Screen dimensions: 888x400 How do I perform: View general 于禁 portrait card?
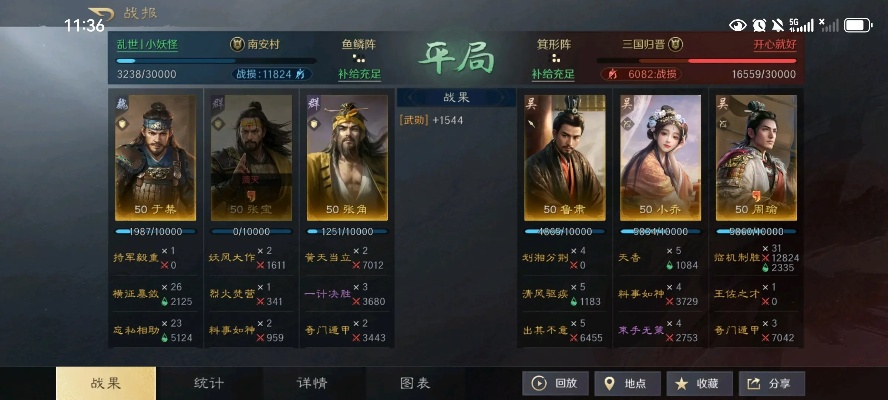[x=156, y=157]
